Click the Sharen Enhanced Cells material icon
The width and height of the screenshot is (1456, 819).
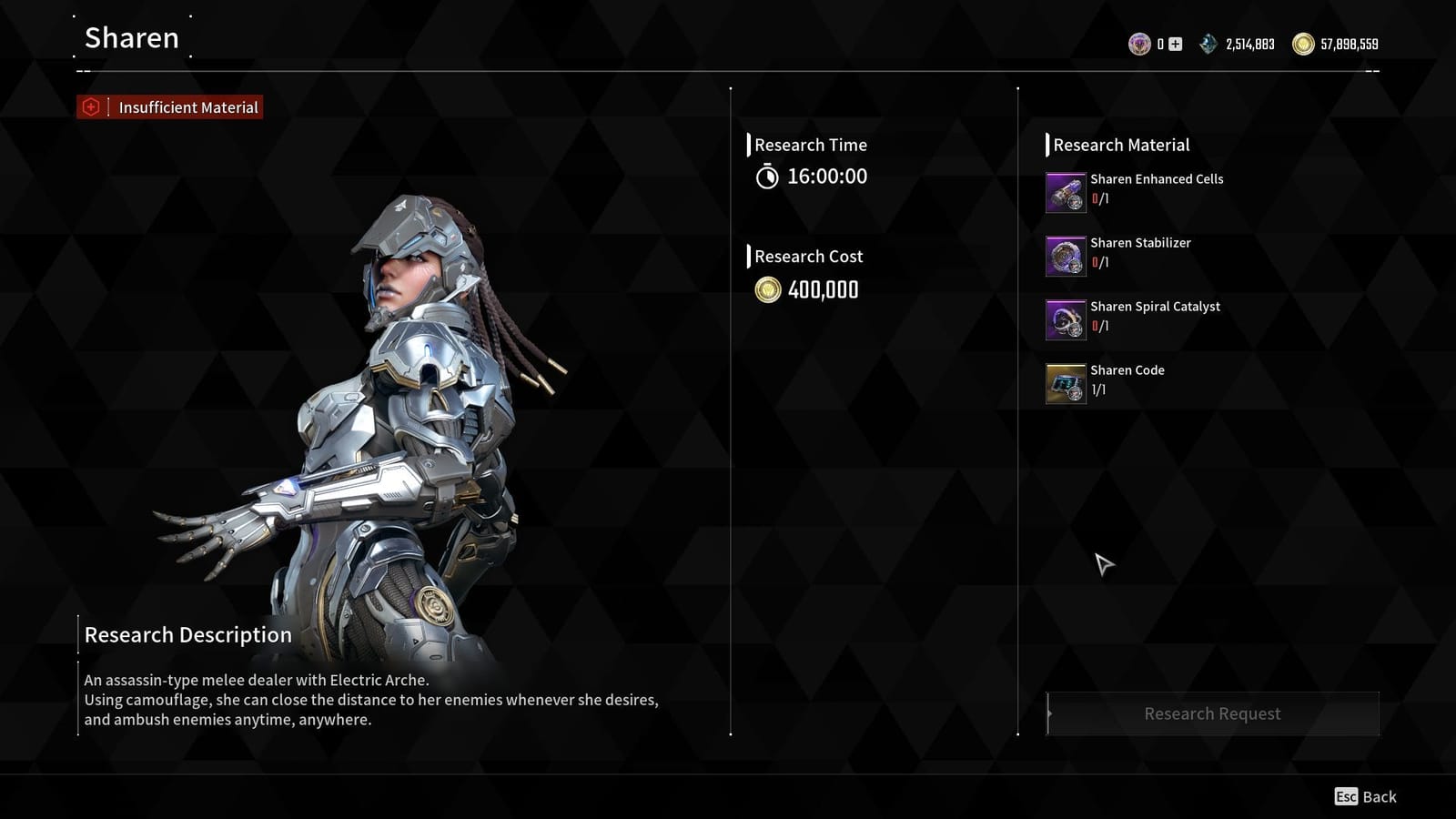click(1065, 191)
